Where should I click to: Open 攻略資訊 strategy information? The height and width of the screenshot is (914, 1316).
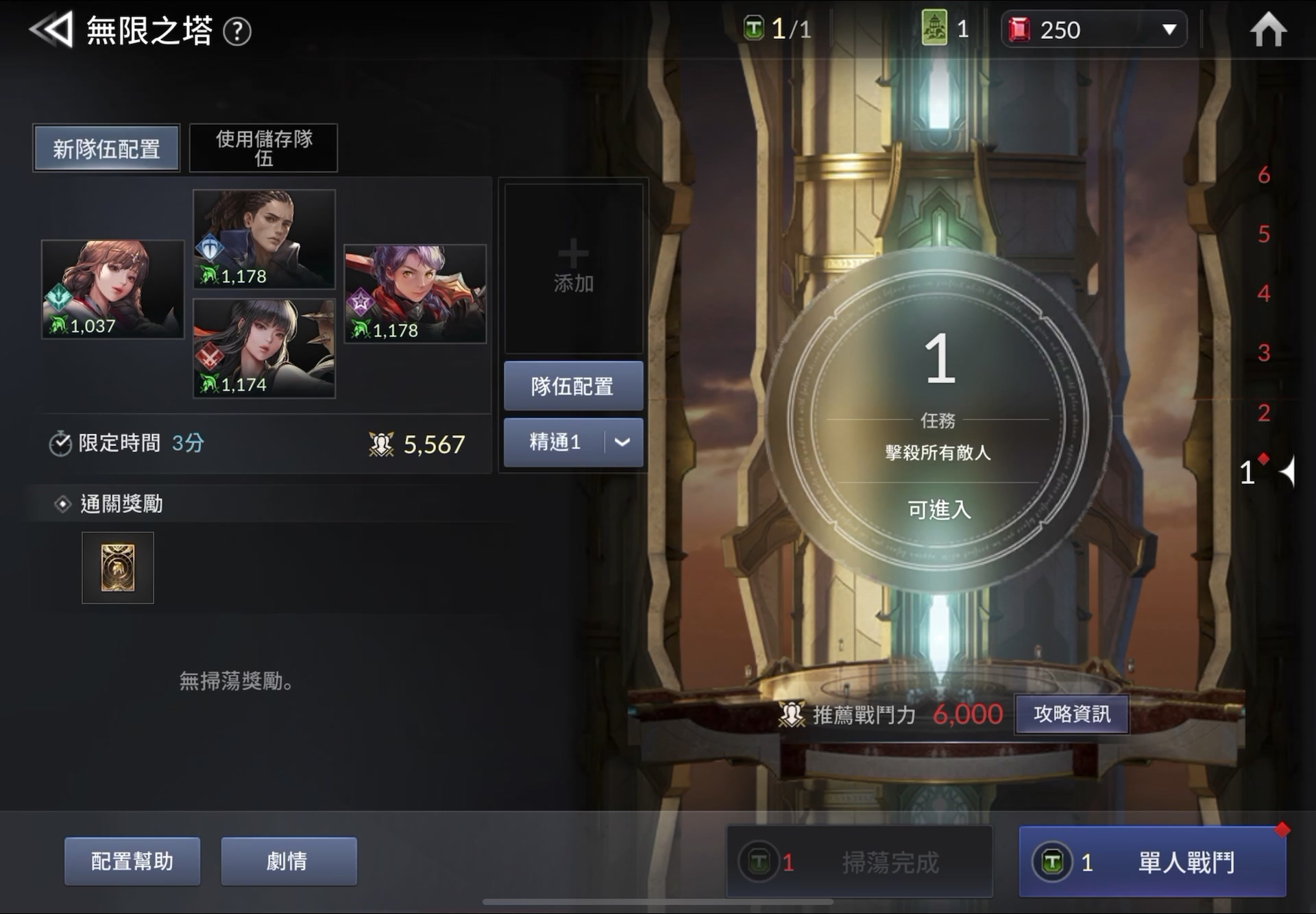coord(1071,714)
